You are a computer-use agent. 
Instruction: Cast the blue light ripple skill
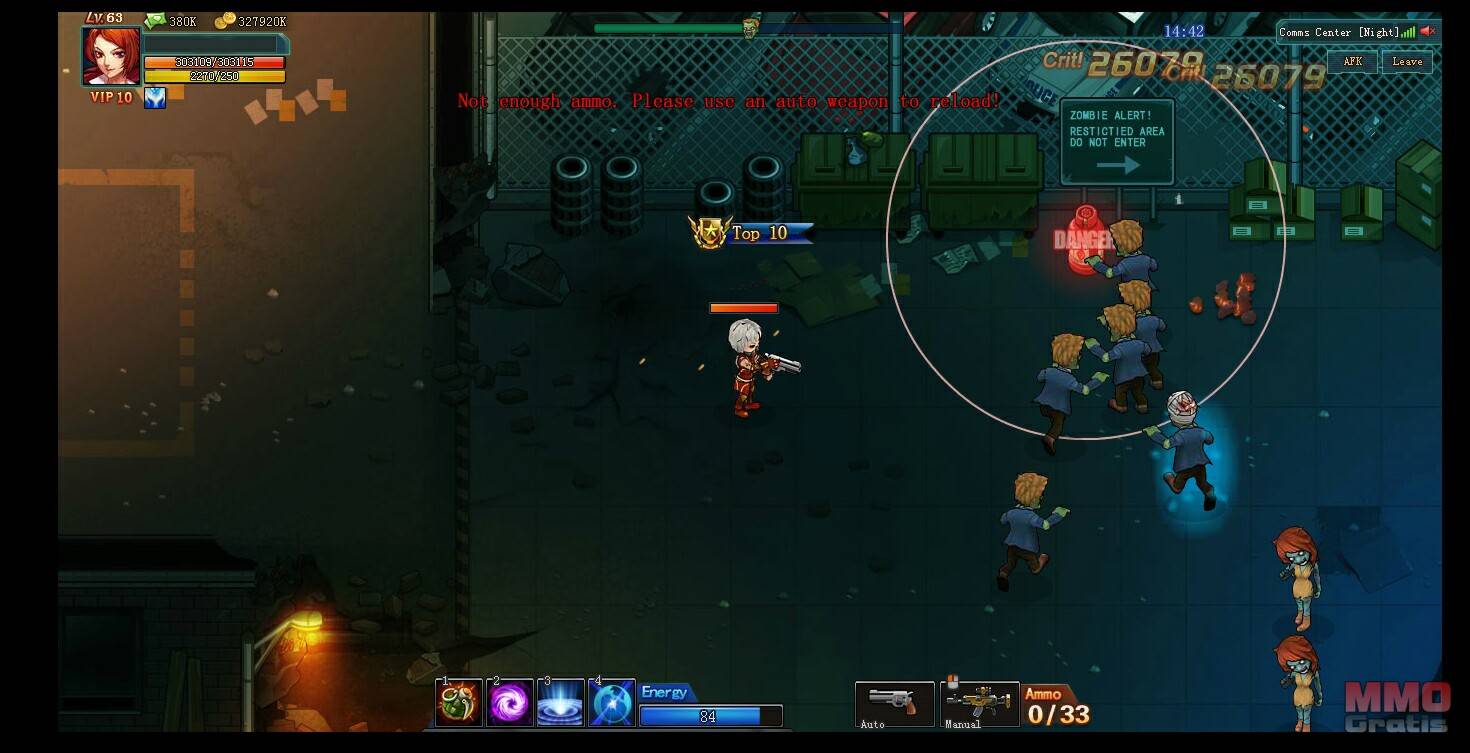561,702
